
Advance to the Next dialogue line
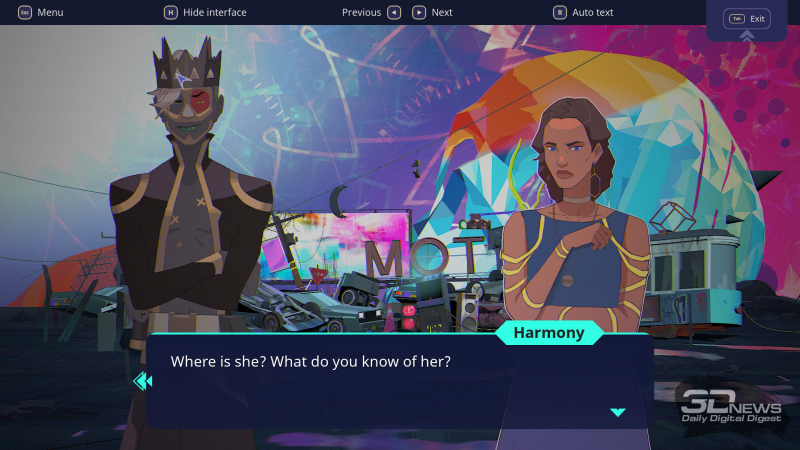431,12
